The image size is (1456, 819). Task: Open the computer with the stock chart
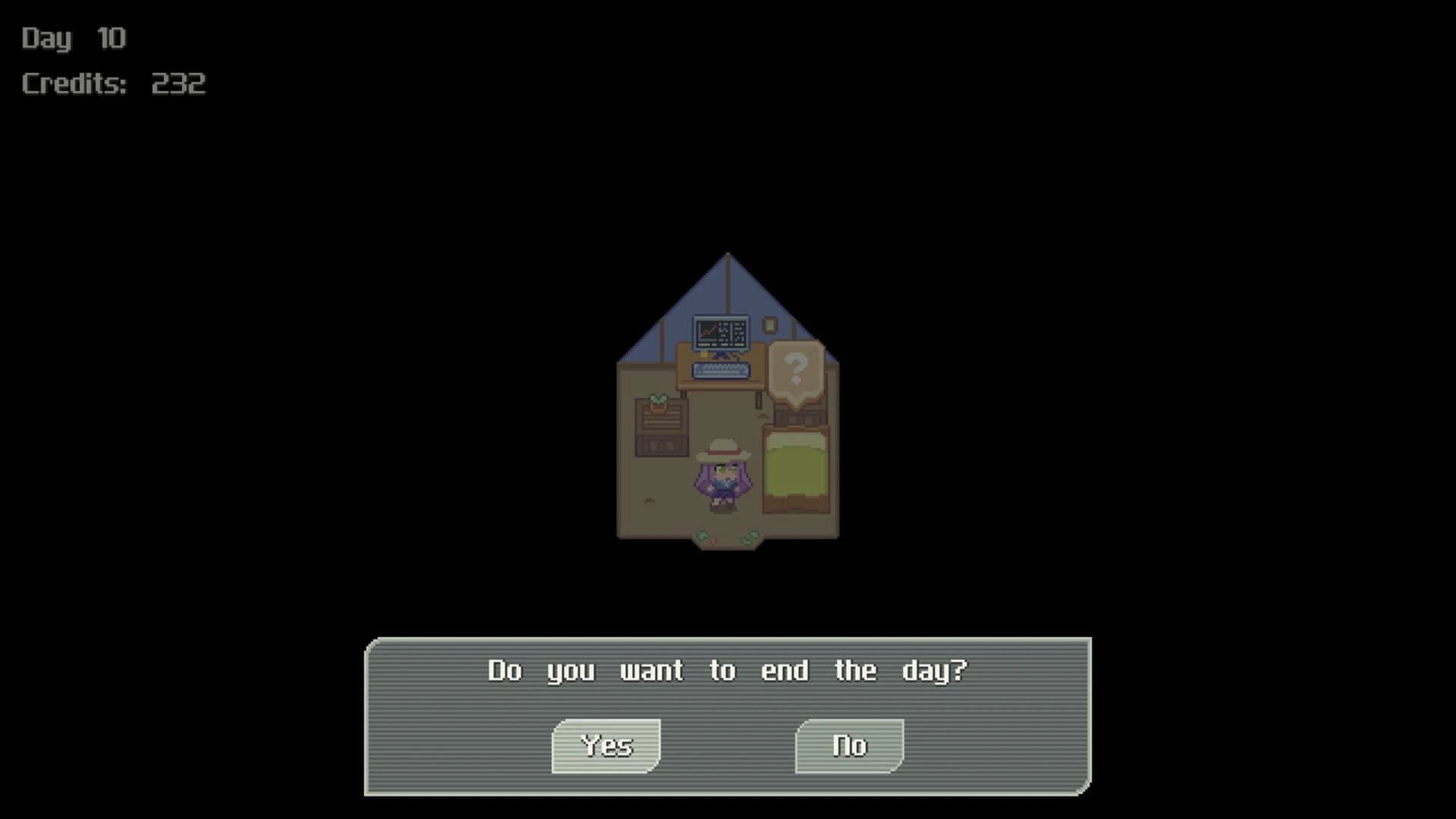click(720, 331)
